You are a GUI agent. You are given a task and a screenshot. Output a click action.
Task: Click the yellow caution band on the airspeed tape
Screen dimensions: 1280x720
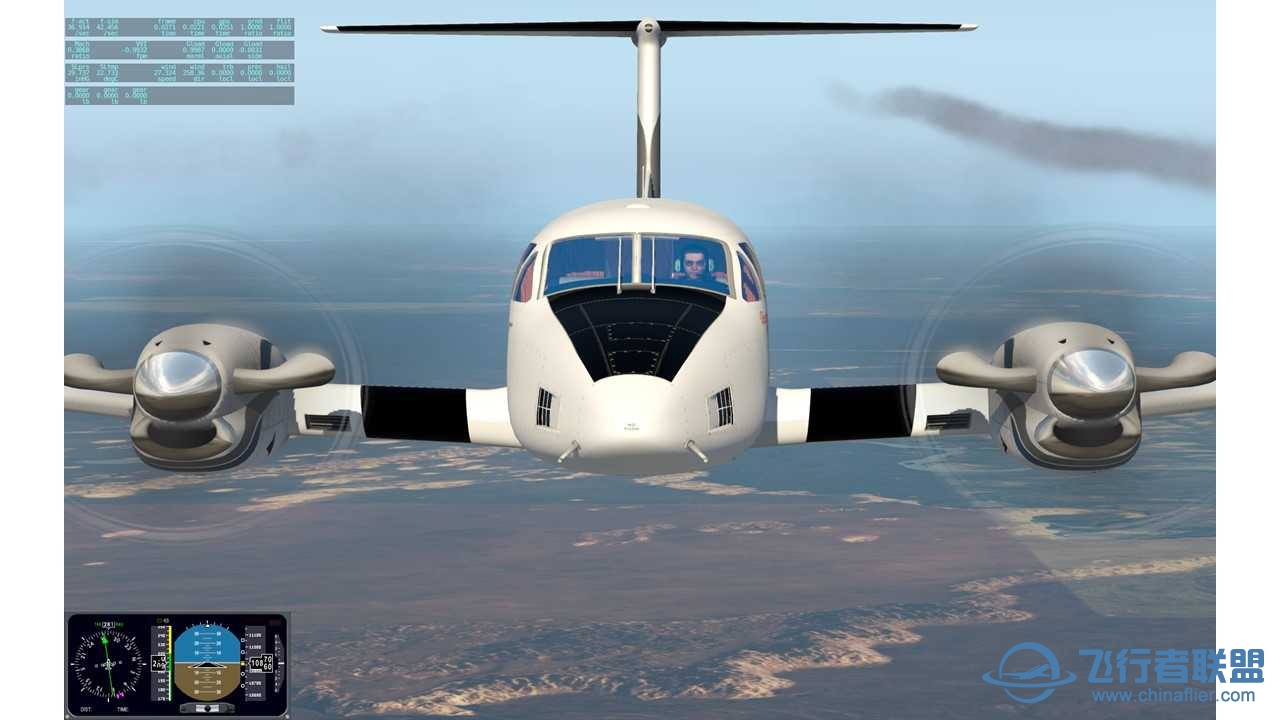point(169,639)
